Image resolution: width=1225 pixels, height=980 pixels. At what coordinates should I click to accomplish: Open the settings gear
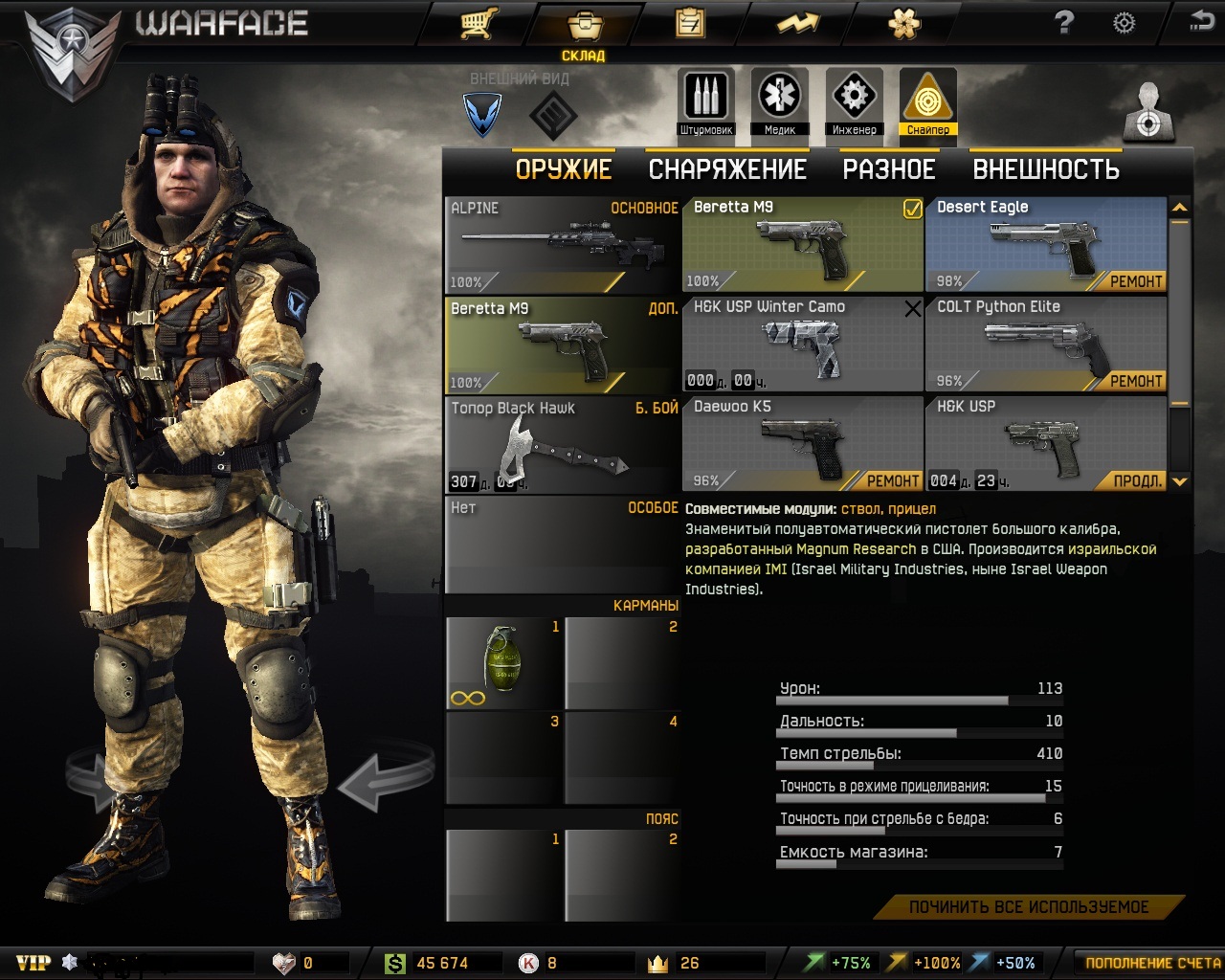(1125, 23)
